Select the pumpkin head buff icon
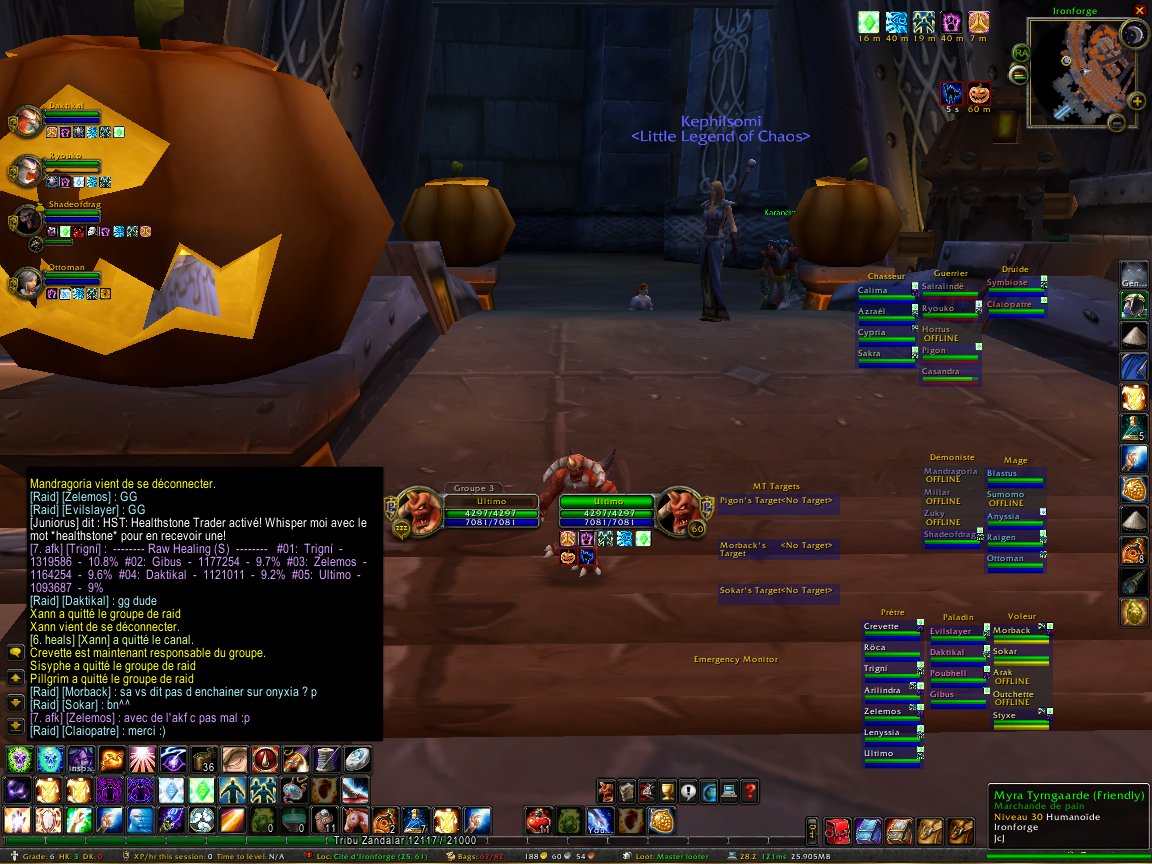1152x864 pixels. (x=978, y=94)
